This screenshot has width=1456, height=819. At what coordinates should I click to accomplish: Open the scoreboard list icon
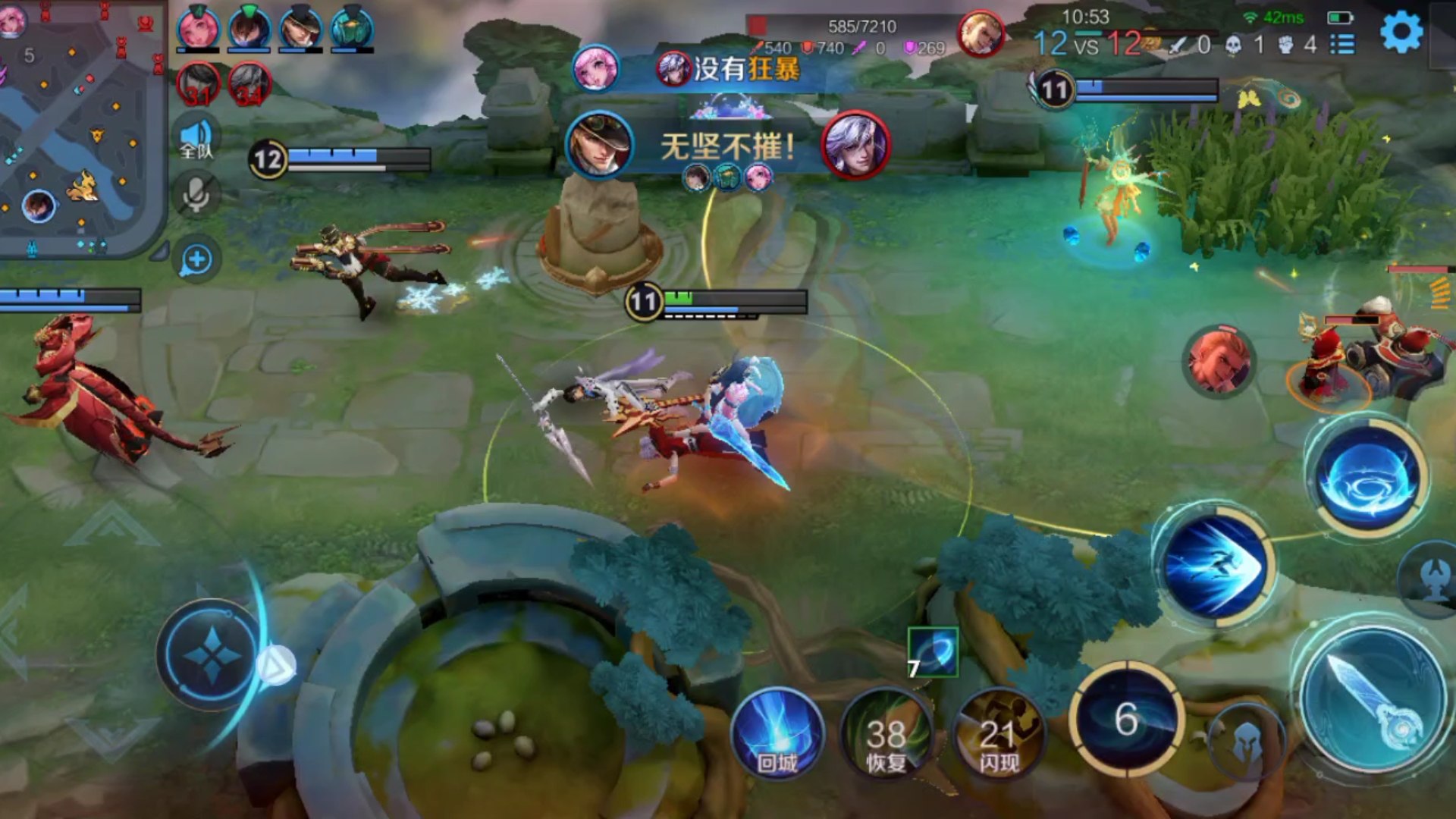[1342, 44]
